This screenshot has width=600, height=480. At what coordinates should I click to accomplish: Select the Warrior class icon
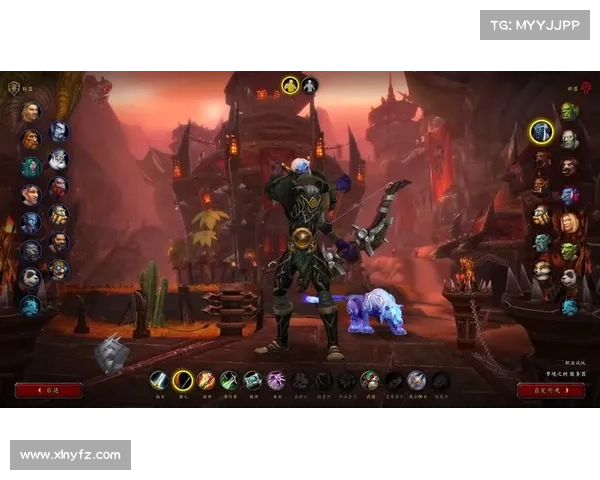point(159,380)
